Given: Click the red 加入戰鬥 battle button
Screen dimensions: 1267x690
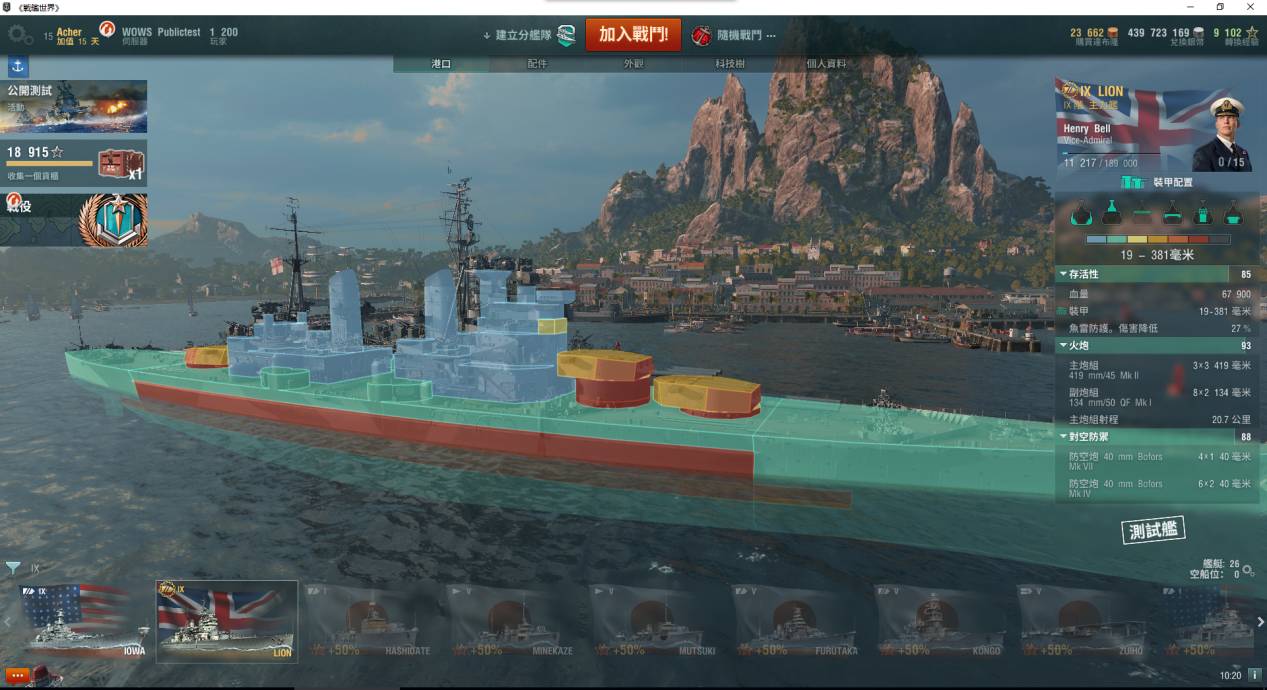Looking at the screenshot, I should (632, 34).
